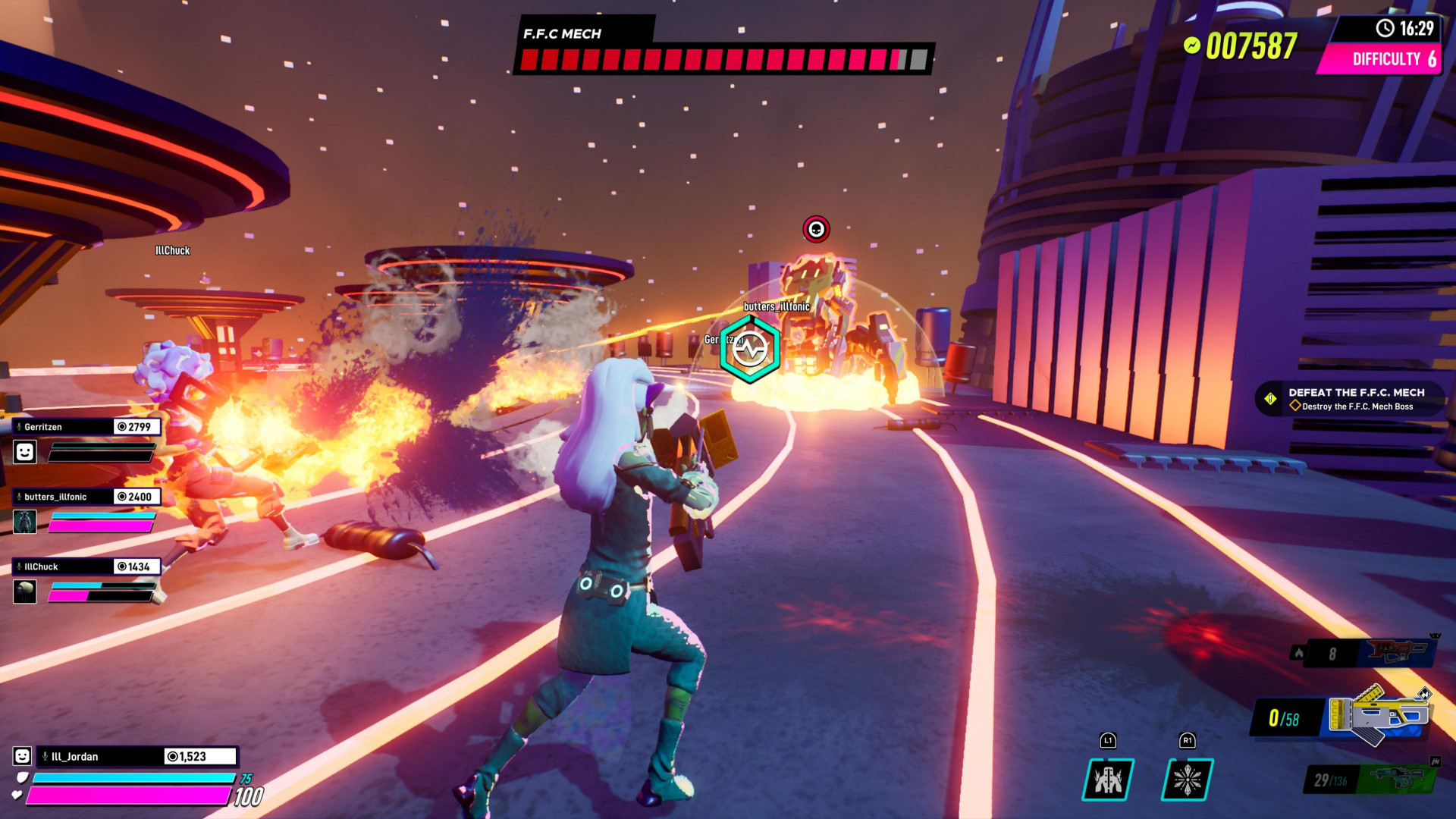Click the DIFFICULTY 6 banner
The height and width of the screenshot is (819, 1456).
tap(1392, 60)
